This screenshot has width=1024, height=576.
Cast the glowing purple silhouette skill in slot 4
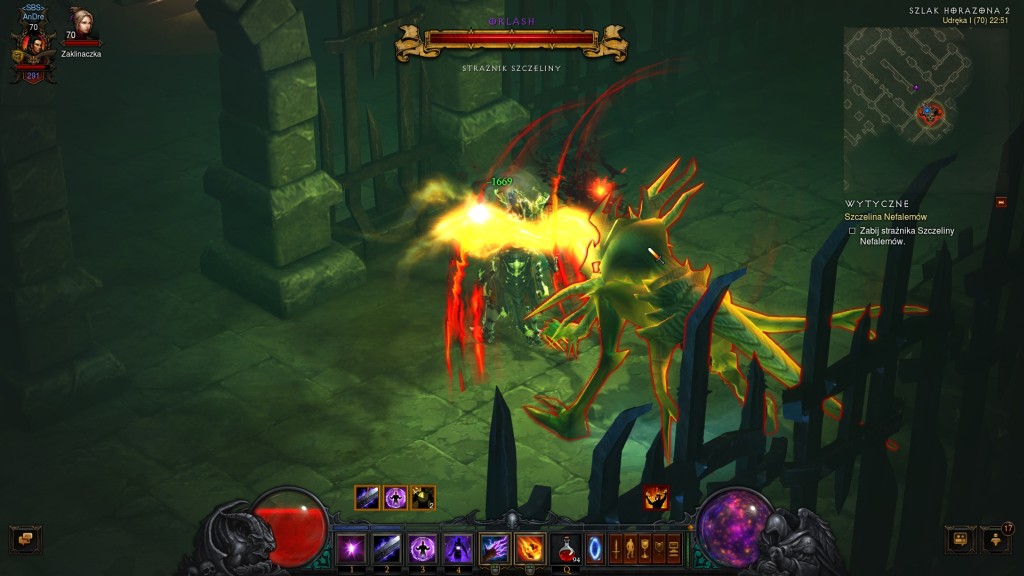(458, 548)
